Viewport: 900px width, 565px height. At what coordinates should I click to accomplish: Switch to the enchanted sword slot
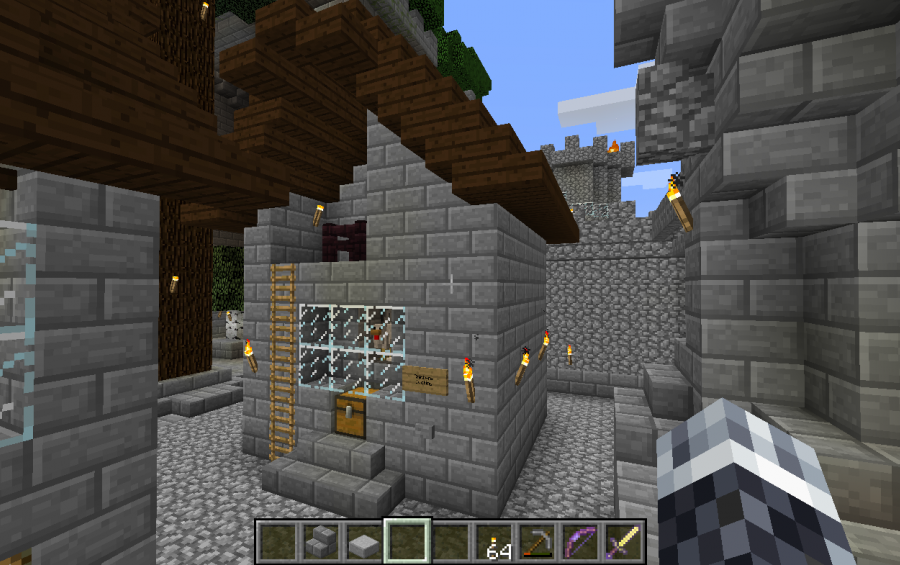623,541
